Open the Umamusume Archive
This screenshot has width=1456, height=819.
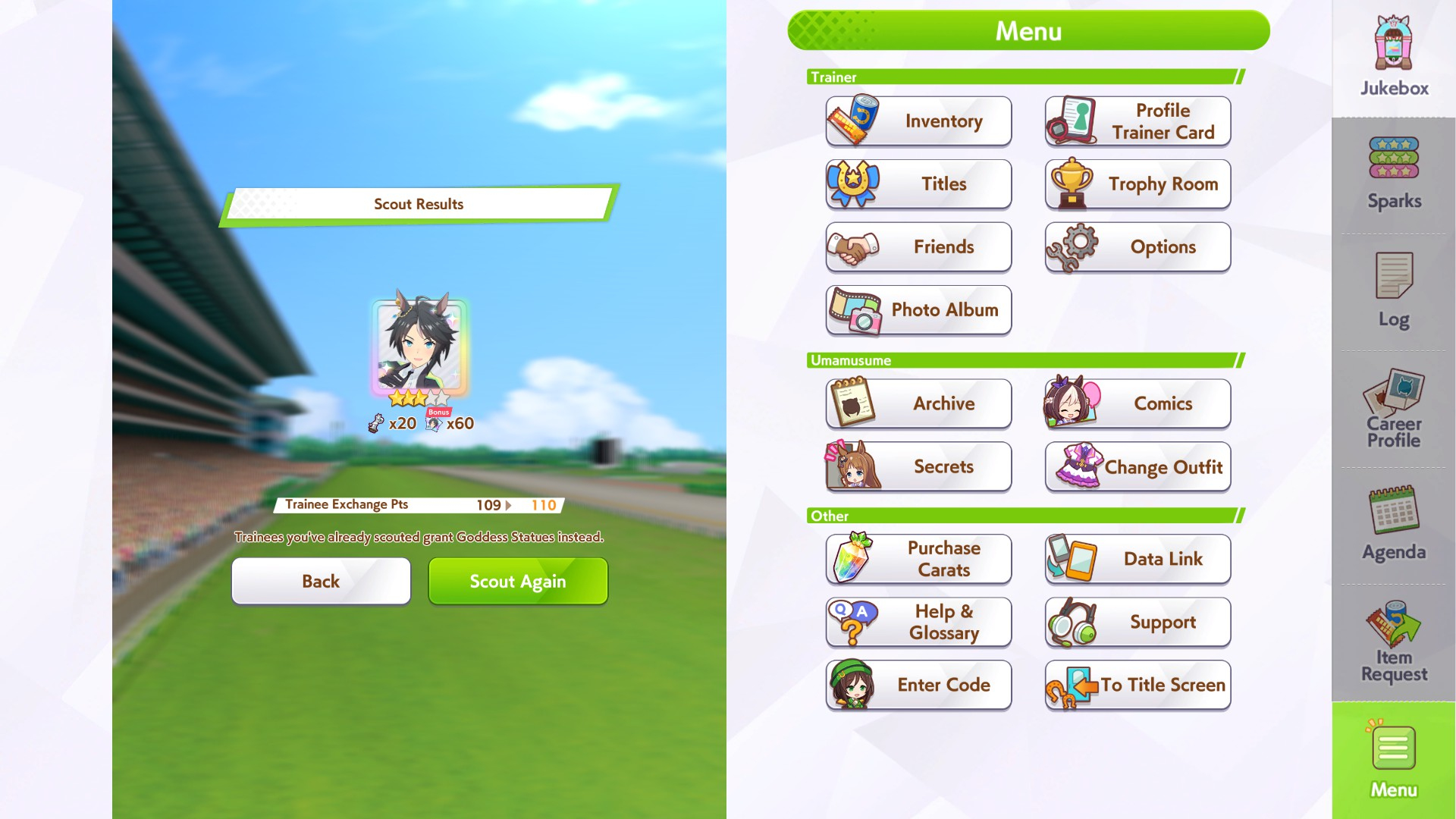(x=918, y=403)
